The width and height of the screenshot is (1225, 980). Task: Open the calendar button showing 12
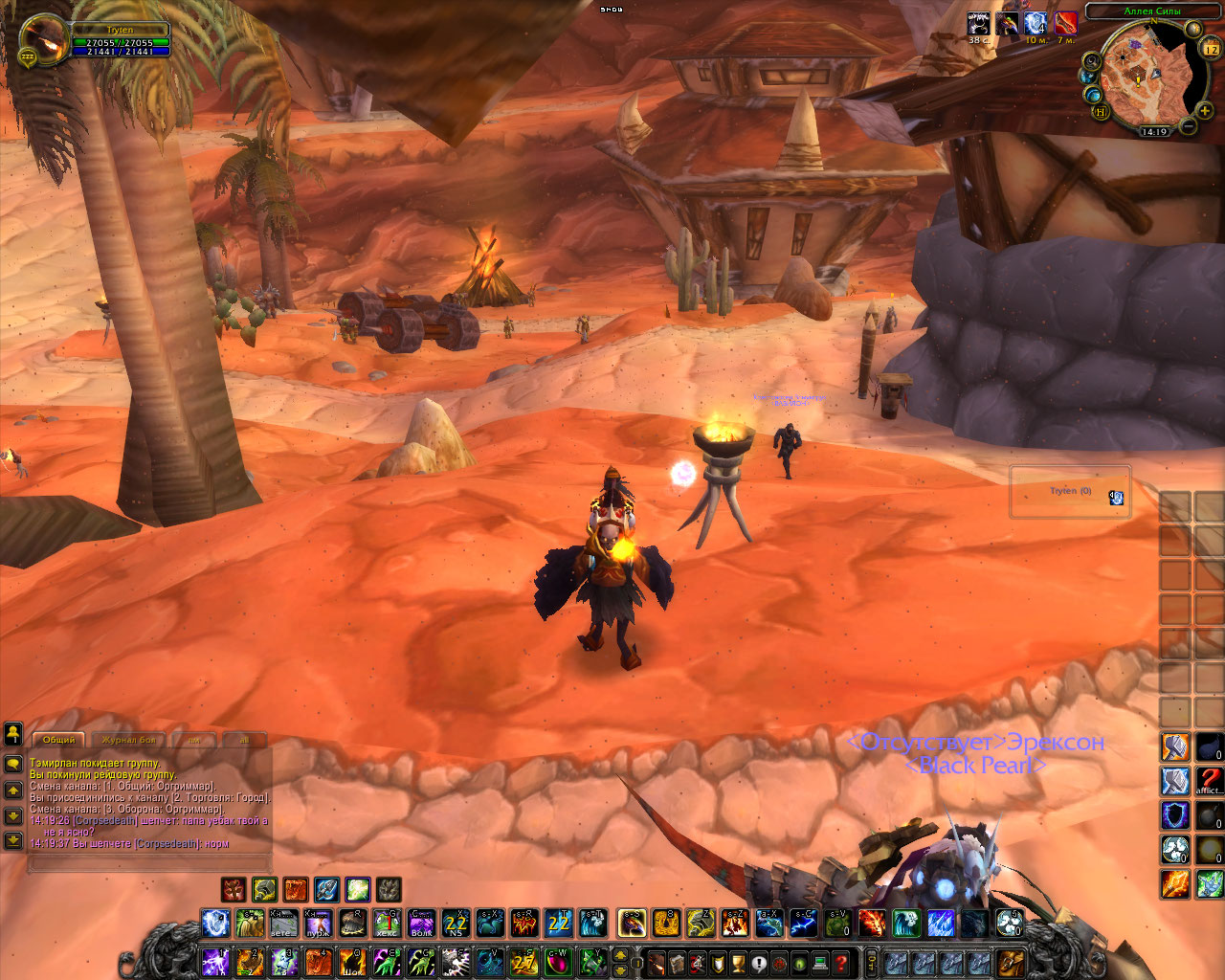(x=1210, y=49)
